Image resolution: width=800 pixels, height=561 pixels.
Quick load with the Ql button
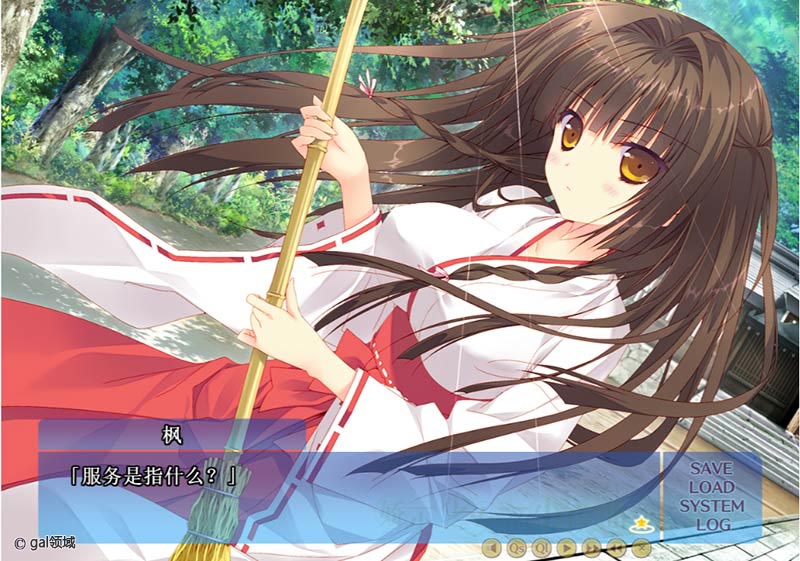541,547
